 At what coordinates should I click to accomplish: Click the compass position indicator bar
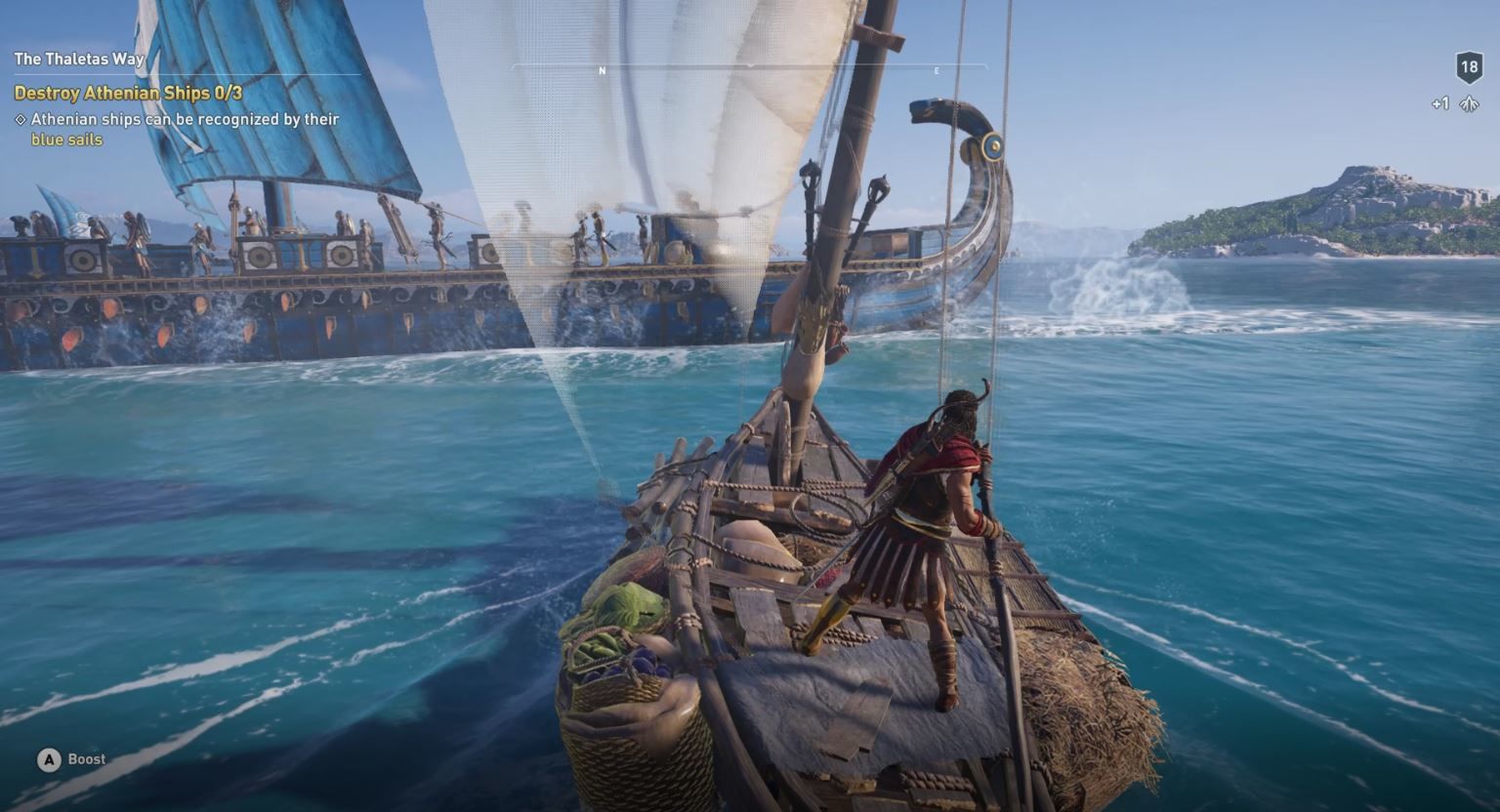click(751, 66)
